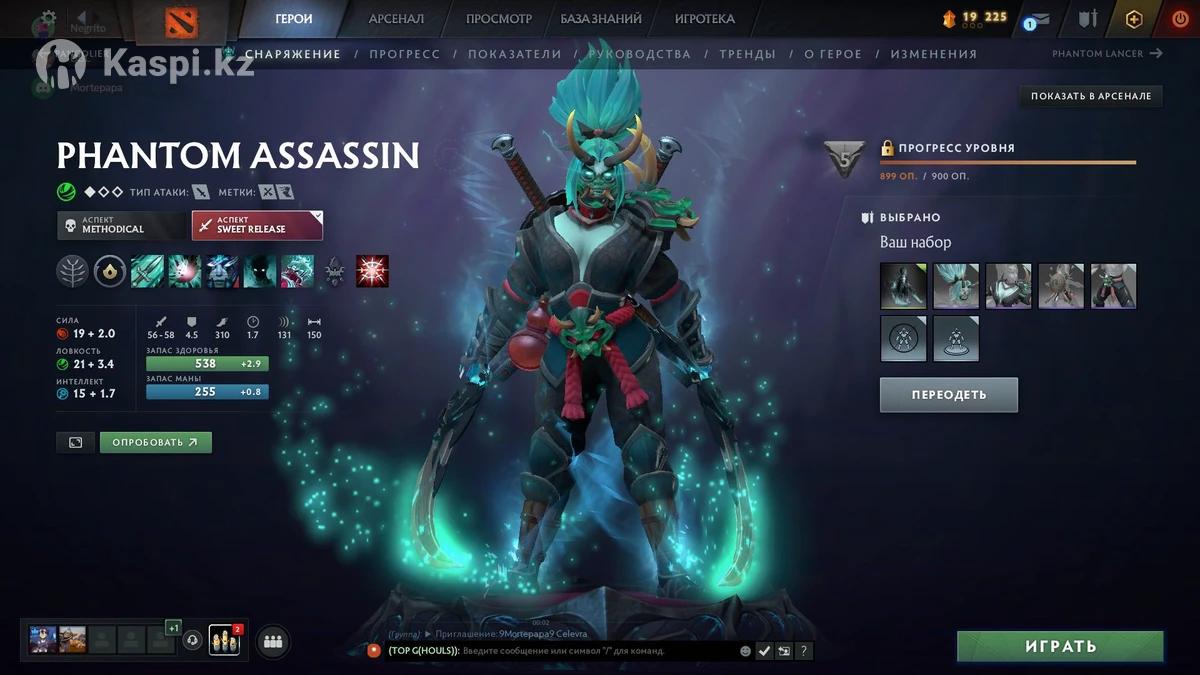The width and height of the screenshot is (1200, 675).
Task: Open the party group icon button
Action: click(273, 642)
